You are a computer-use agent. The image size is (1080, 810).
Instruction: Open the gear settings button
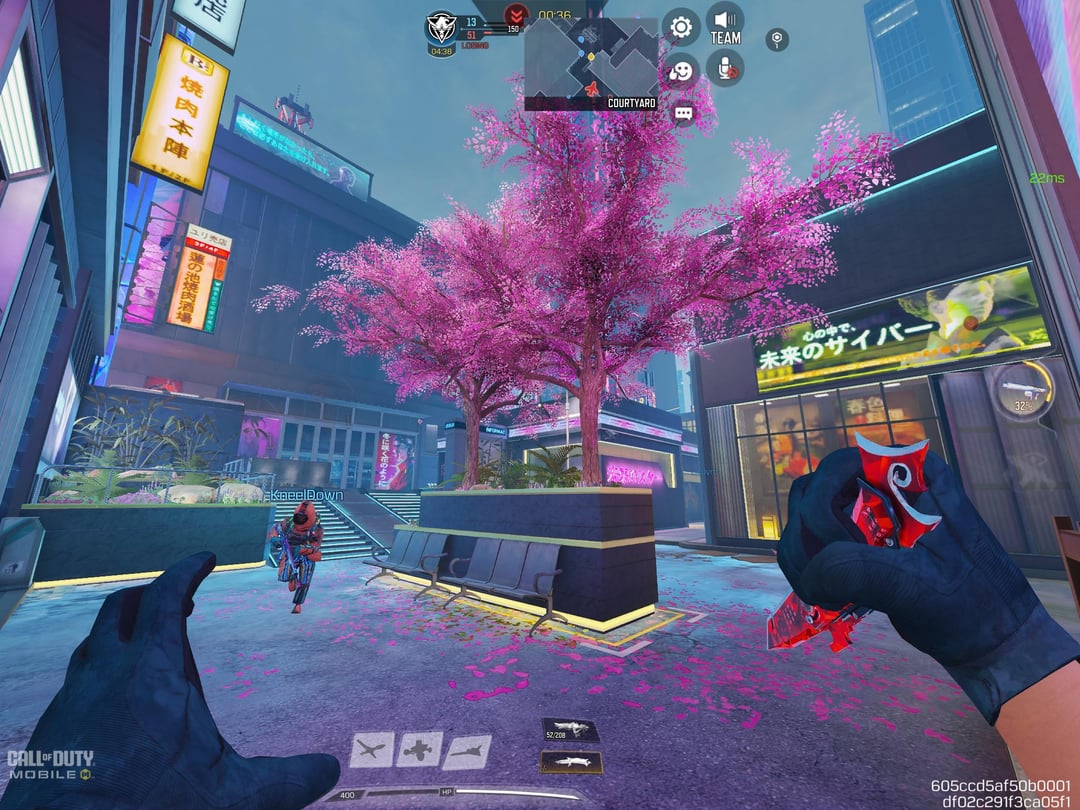click(x=681, y=27)
